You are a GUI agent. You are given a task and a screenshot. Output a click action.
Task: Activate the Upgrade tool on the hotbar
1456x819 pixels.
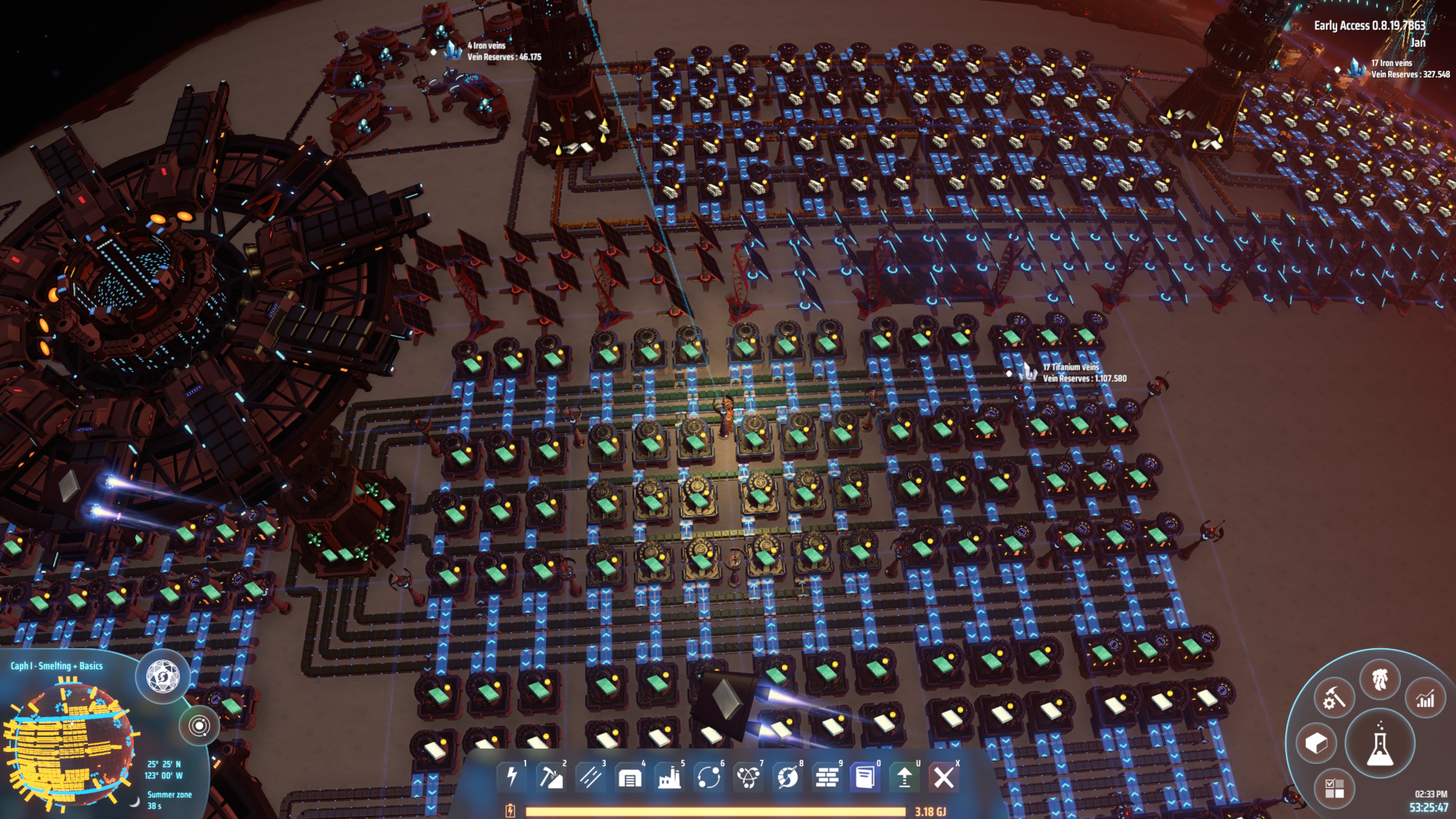tap(905, 778)
